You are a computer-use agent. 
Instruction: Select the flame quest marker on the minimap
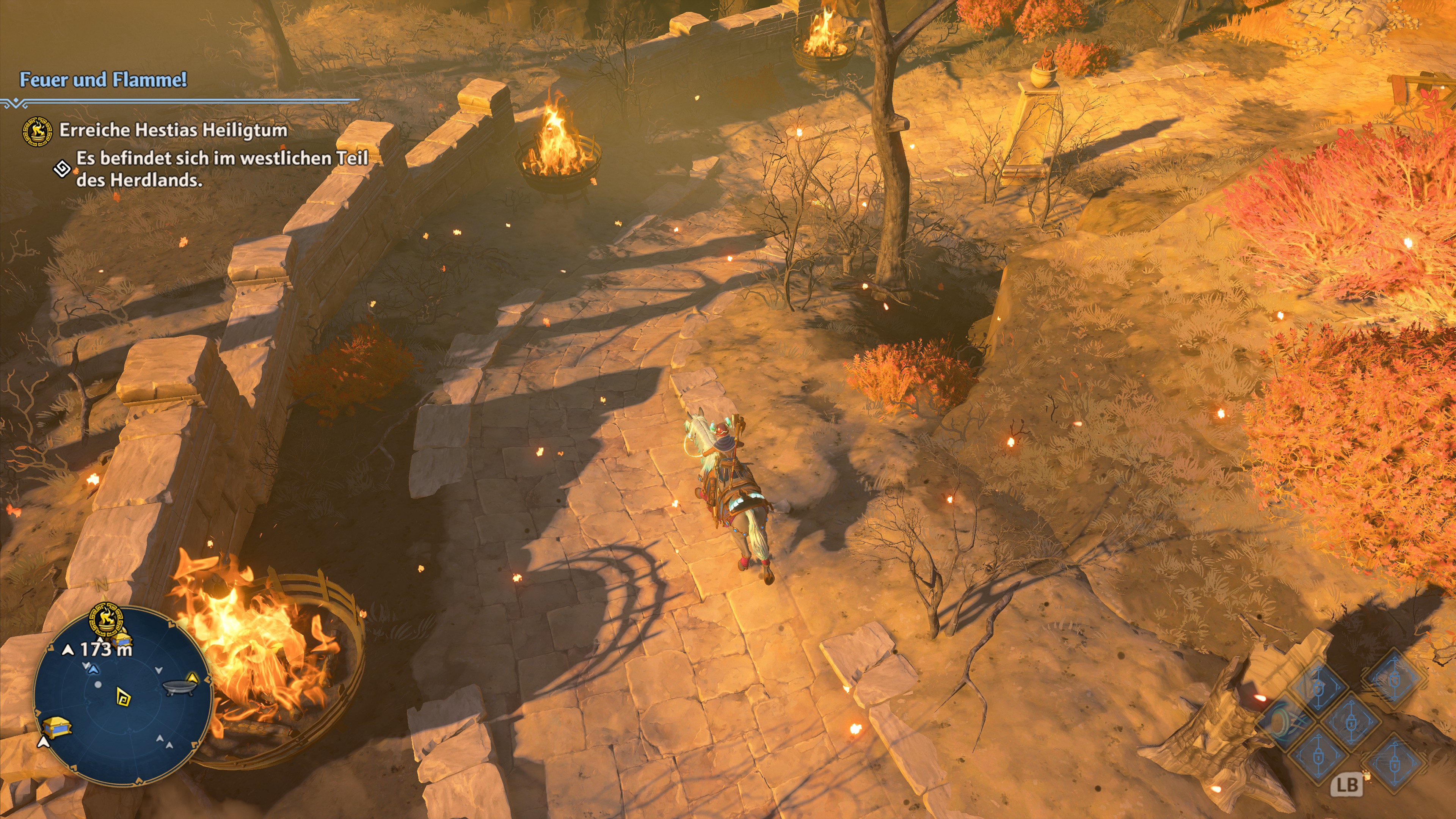106,619
